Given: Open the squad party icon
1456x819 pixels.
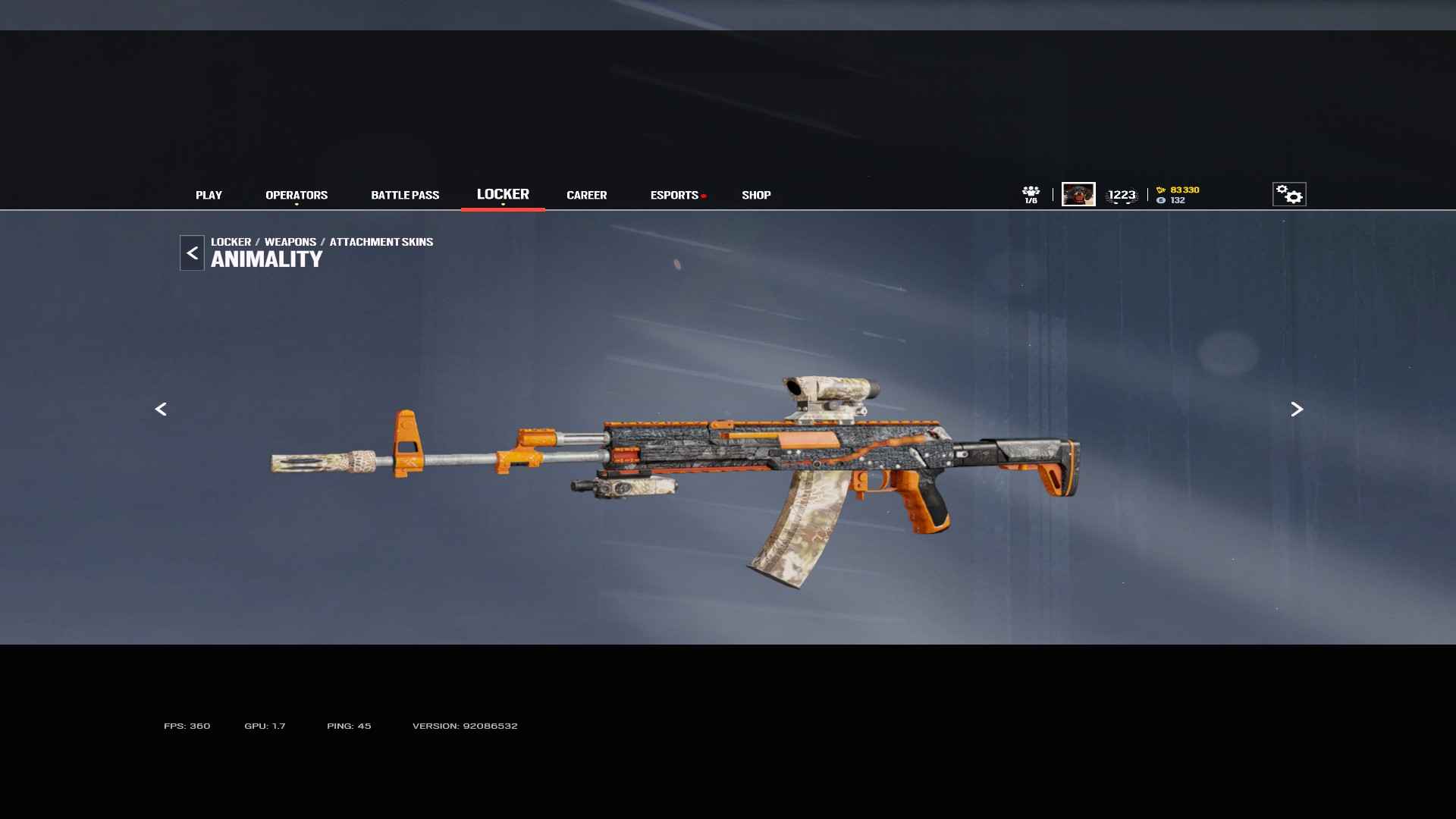Looking at the screenshot, I should pos(1031,194).
